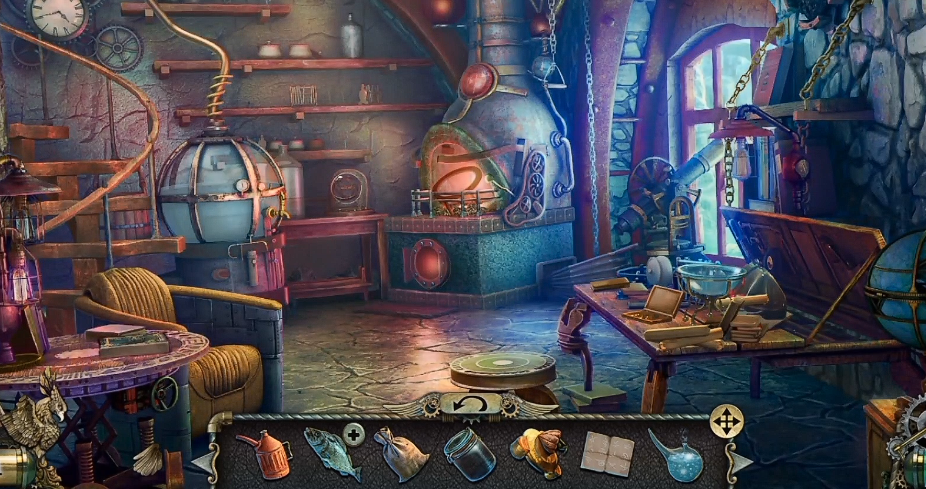Select the red oil can in inventory

pyautogui.click(x=264, y=453)
